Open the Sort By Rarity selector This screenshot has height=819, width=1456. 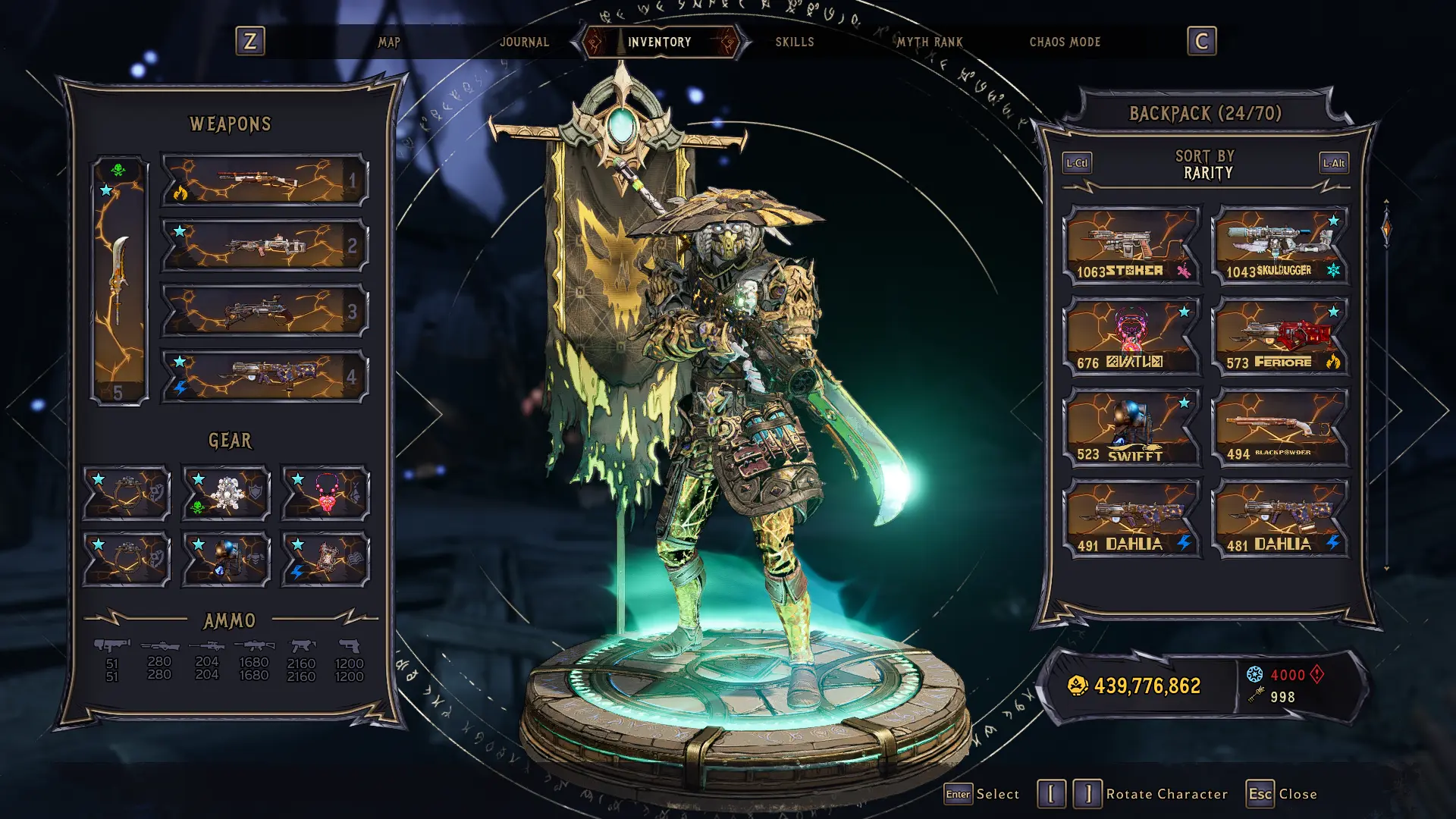[1204, 166]
